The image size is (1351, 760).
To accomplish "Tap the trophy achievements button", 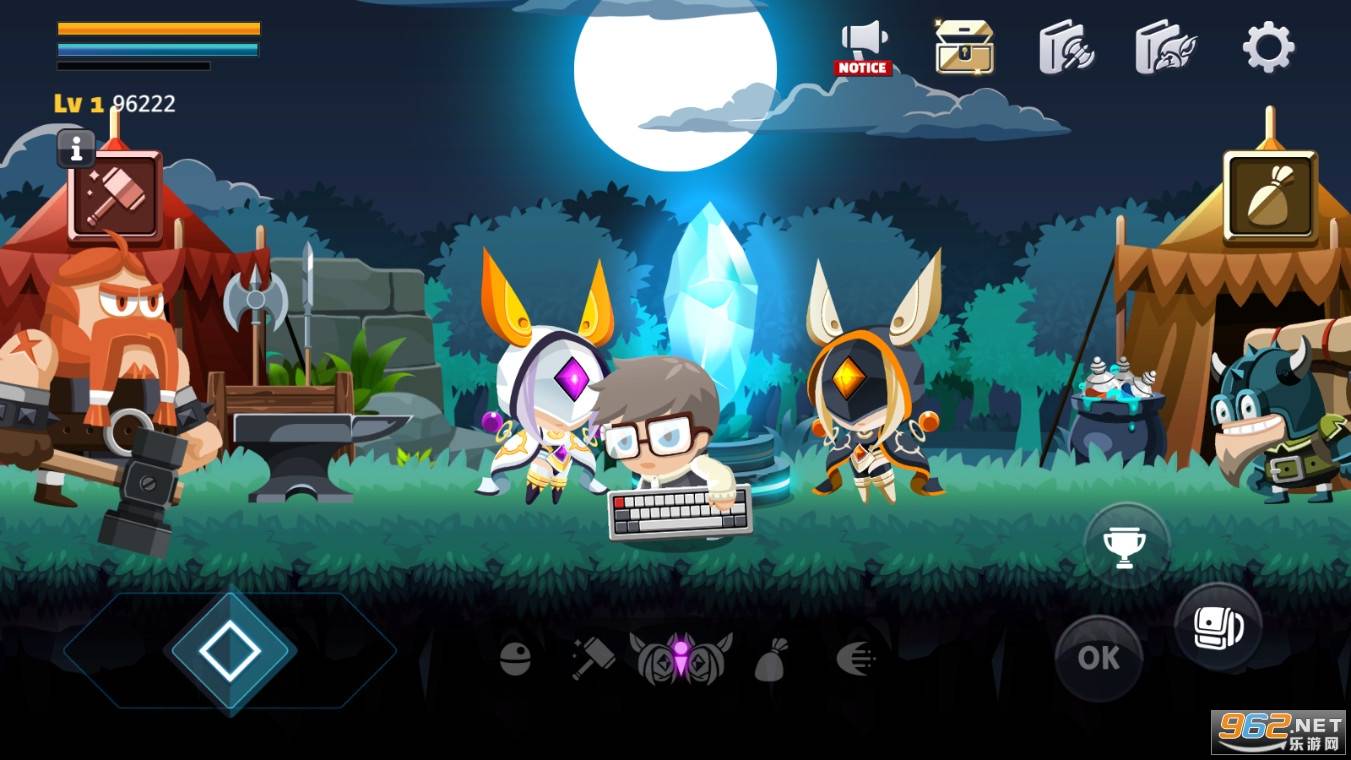I will [x=1127, y=545].
